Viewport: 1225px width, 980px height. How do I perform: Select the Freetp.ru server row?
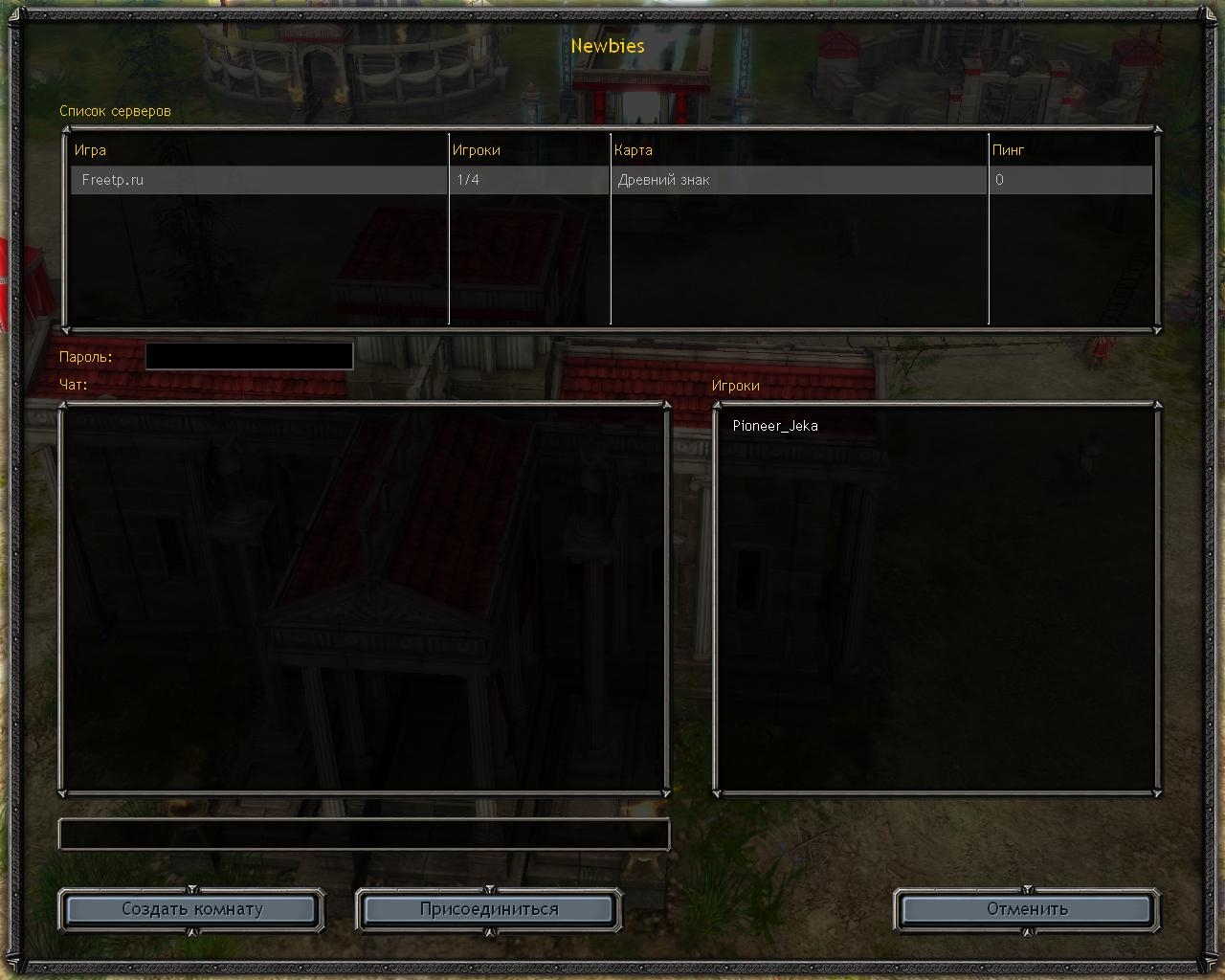(258, 180)
